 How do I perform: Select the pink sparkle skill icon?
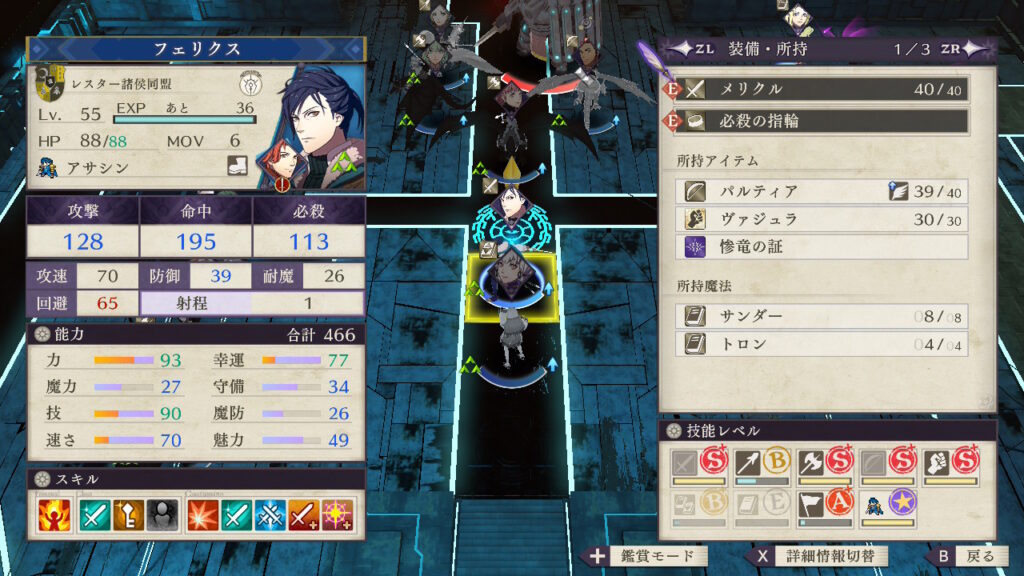(339, 516)
